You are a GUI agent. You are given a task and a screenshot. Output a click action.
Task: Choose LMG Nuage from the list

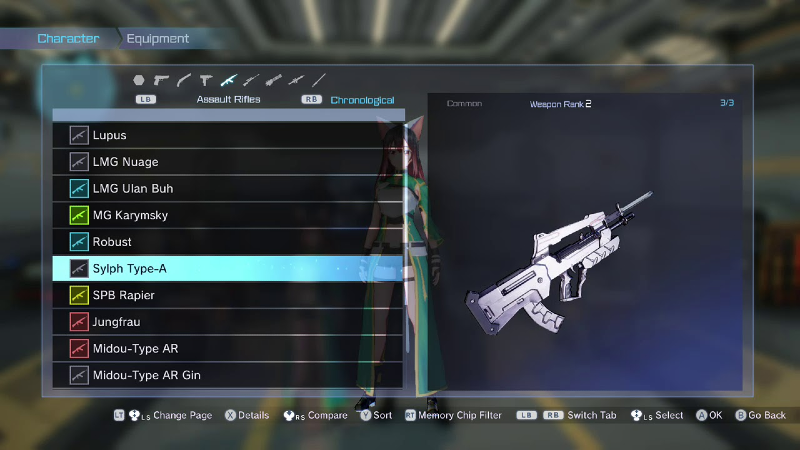(x=228, y=162)
